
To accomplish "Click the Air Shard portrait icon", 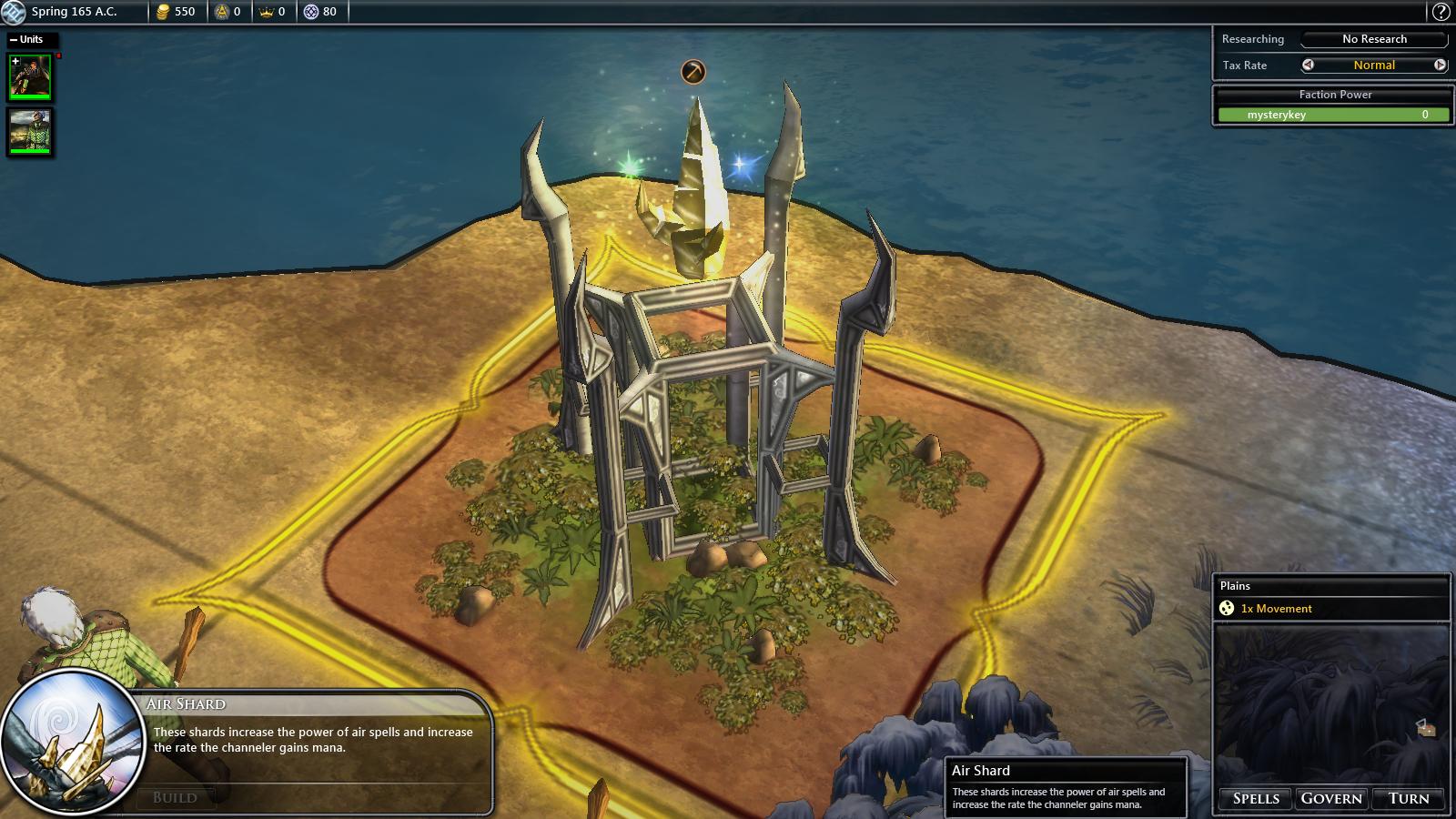I will point(73,740).
